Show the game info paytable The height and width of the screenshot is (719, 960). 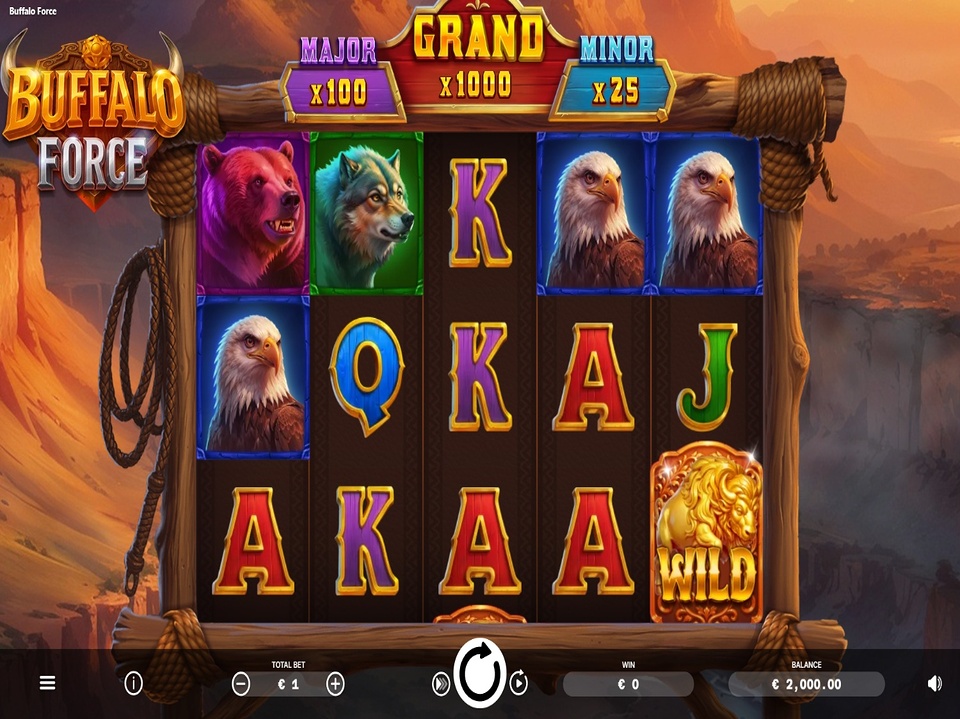[x=133, y=684]
